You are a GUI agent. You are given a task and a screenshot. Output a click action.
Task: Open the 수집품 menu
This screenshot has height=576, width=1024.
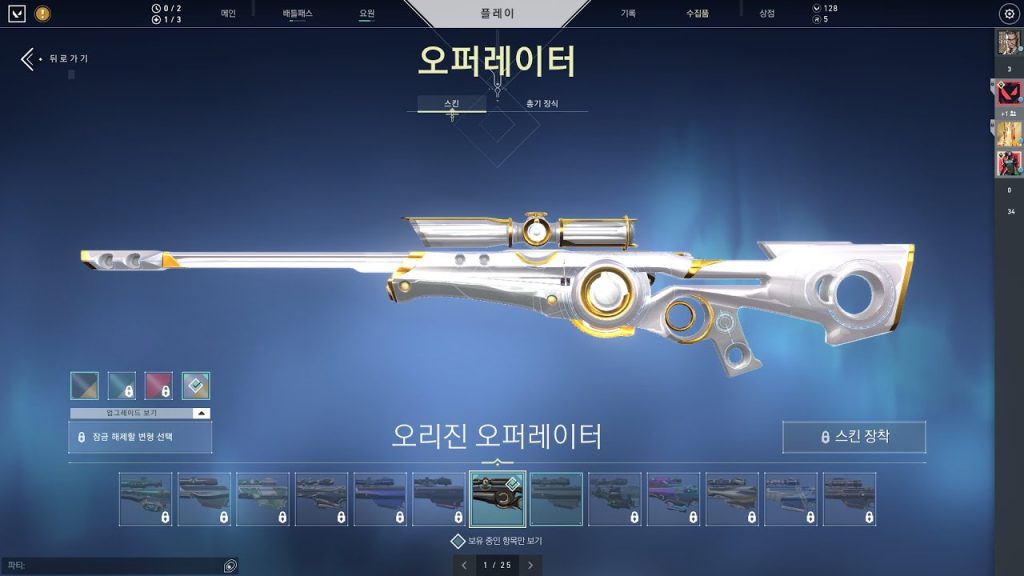point(697,13)
